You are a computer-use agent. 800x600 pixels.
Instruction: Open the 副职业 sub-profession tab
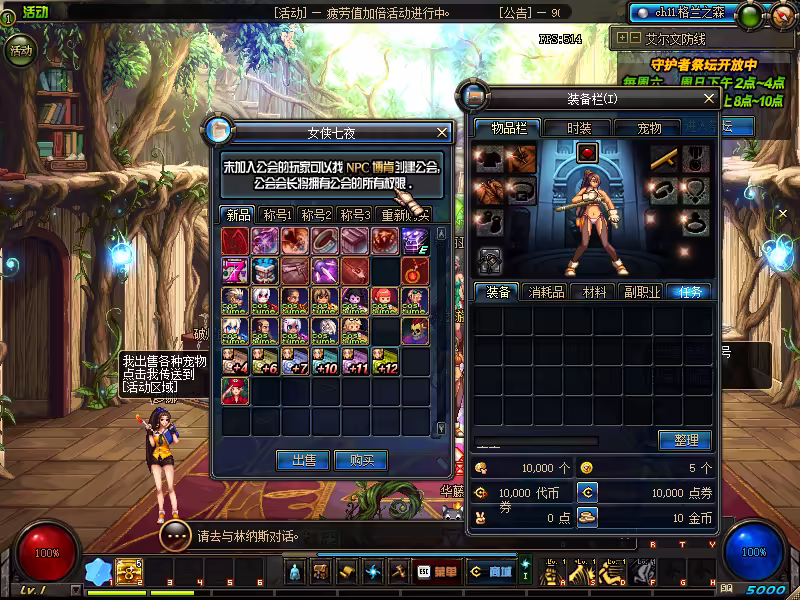(x=641, y=292)
